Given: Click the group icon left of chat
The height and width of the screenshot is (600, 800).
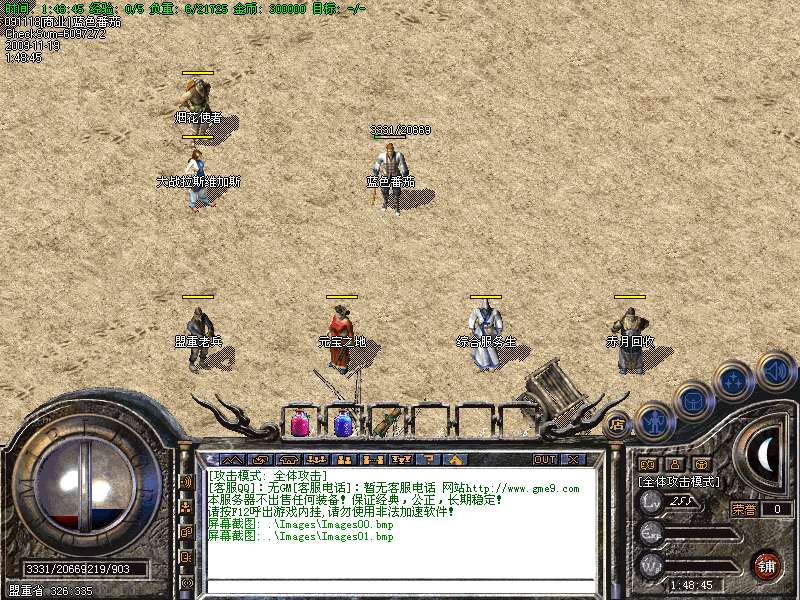Looking at the screenshot, I should pos(187,507).
